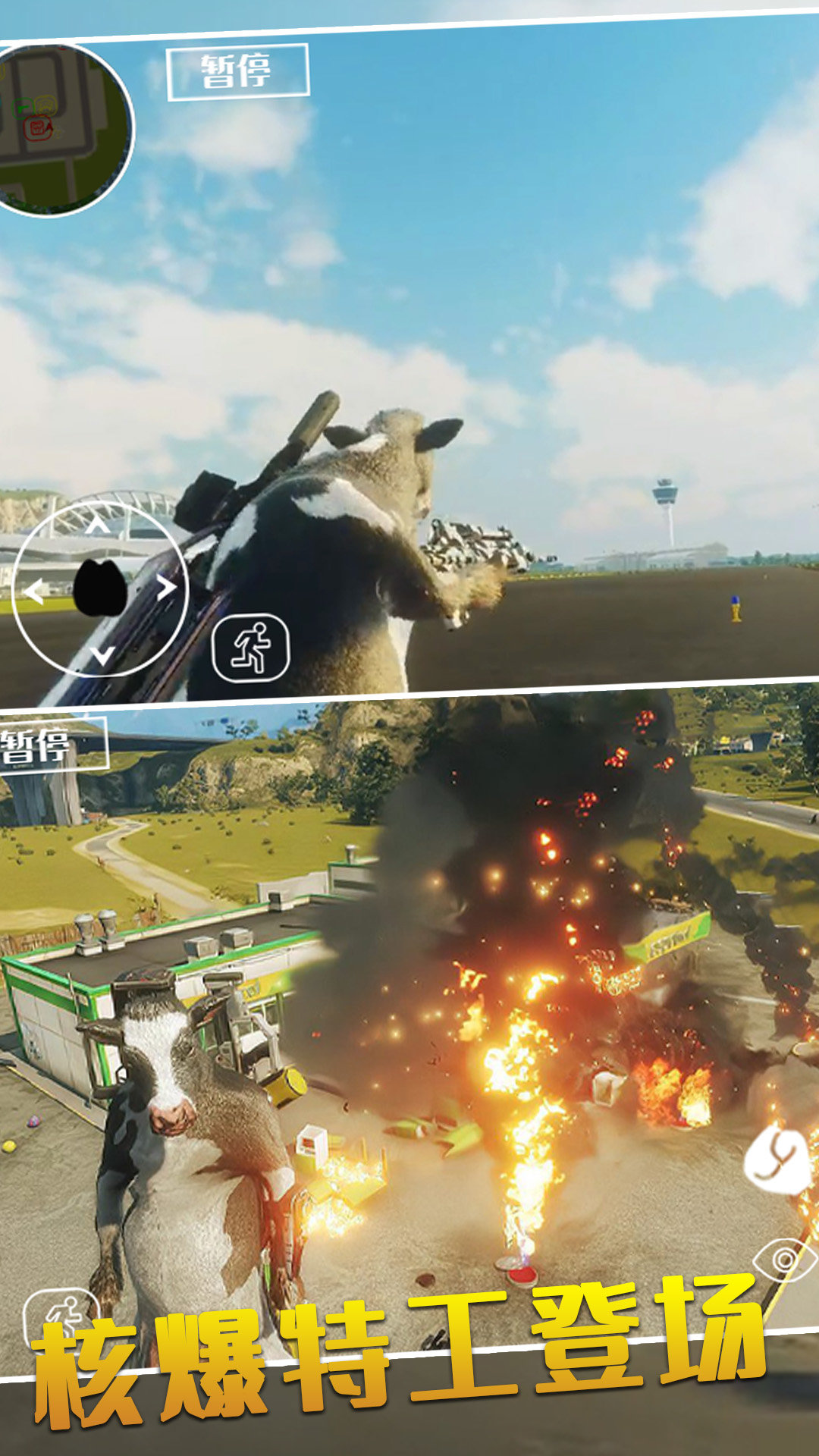
Task: Tap the joystick's up arrow
Action: click(x=97, y=525)
